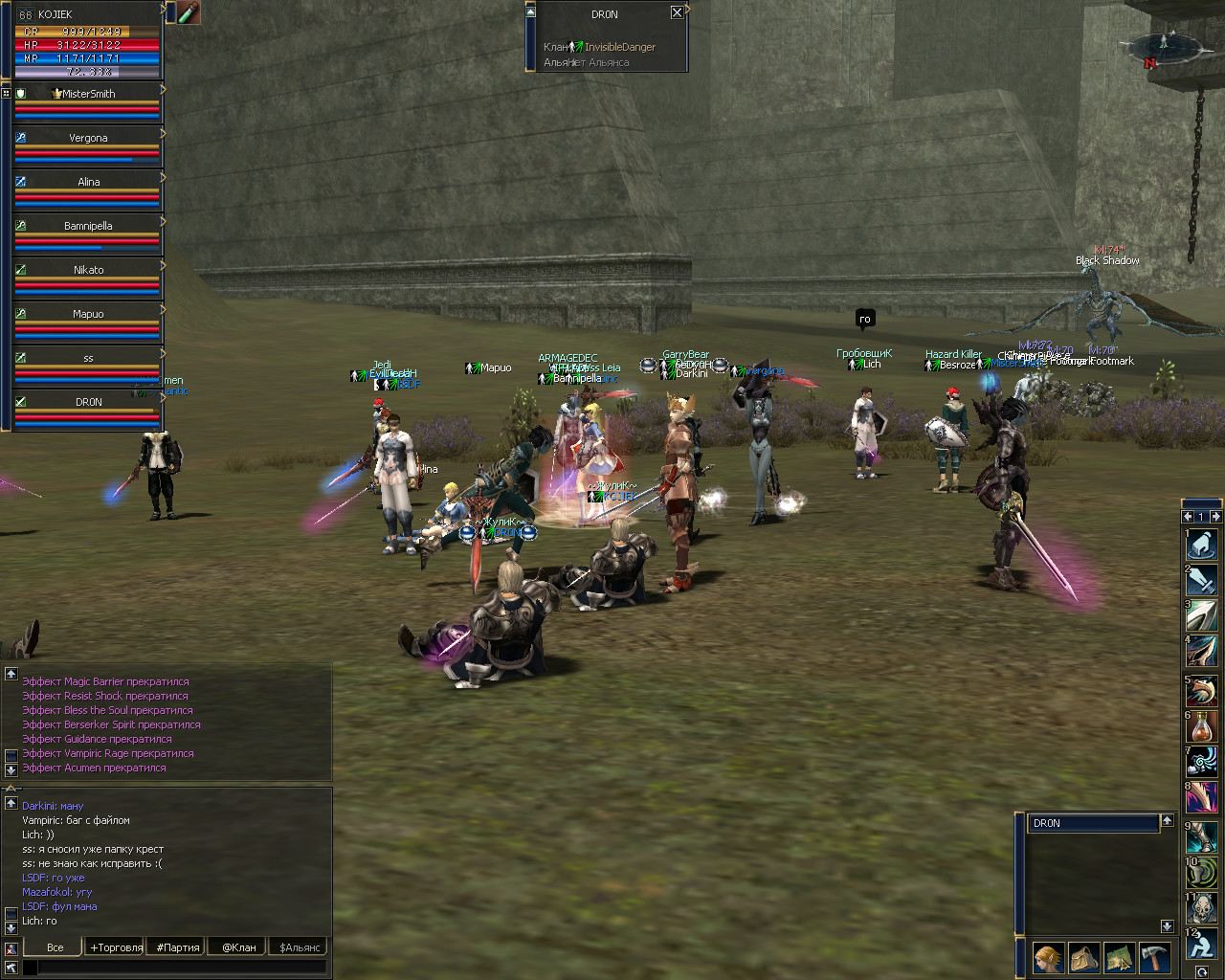Viewport: 1225px width, 980px height.
Task: Target party member Alina in the list
Action: click(87, 182)
